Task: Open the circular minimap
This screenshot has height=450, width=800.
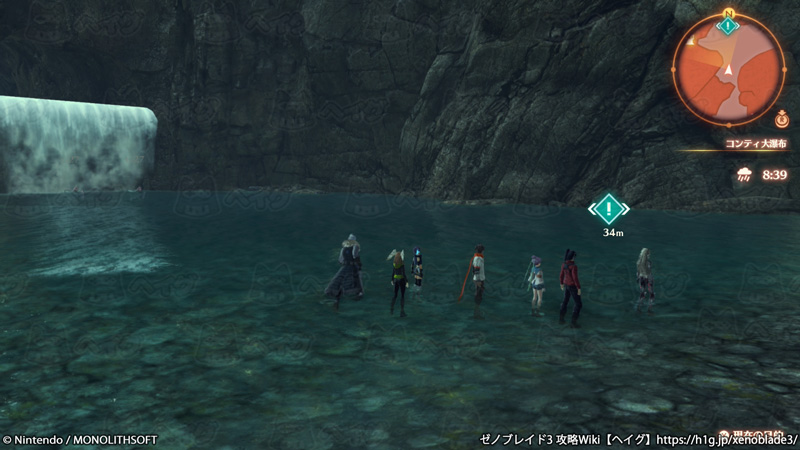Action: [729, 70]
